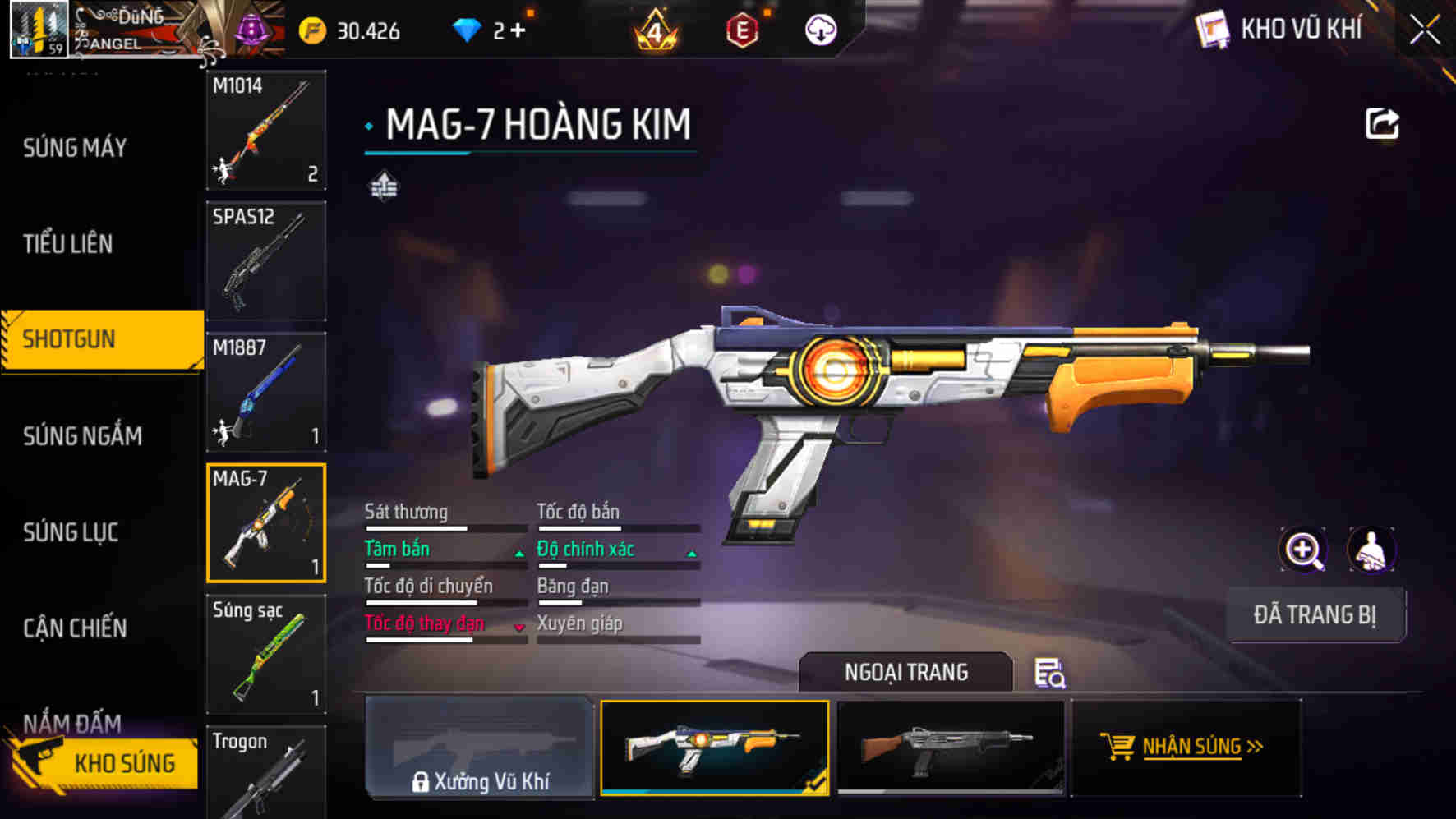
Task: Share the MAG-7 Hoàng Kim skin
Action: click(x=1382, y=124)
